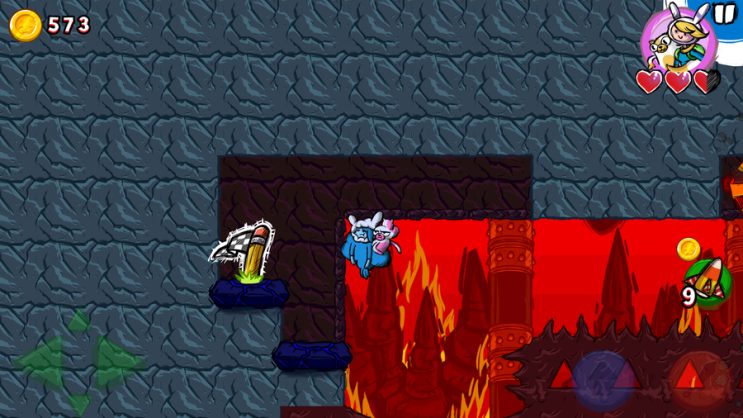
Task: Tap the red round action button
Action: 699,380
